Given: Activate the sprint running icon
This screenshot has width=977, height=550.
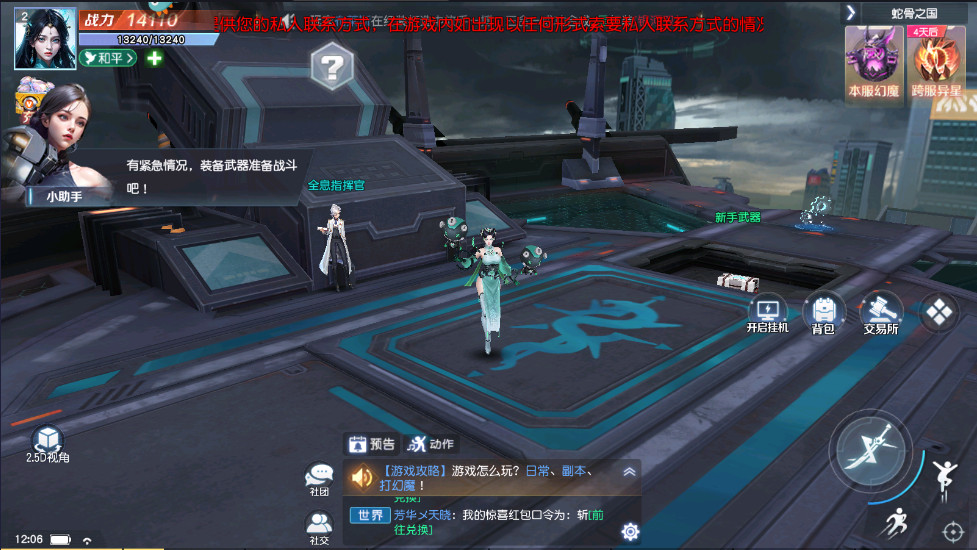Looking at the screenshot, I should point(896,523).
